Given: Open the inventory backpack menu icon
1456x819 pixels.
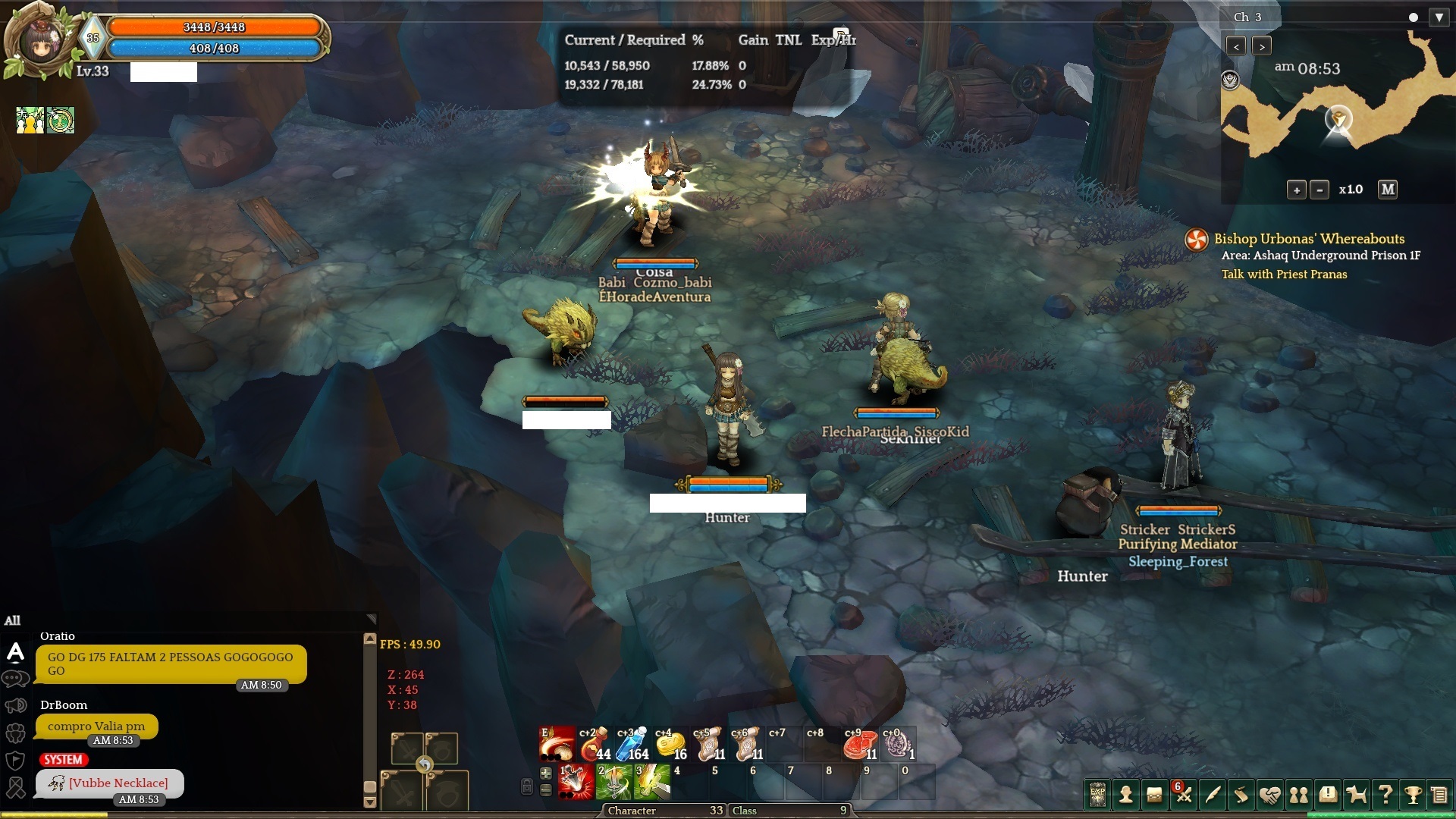Looking at the screenshot, I should pyautogui.click(x=1154, y=795).
